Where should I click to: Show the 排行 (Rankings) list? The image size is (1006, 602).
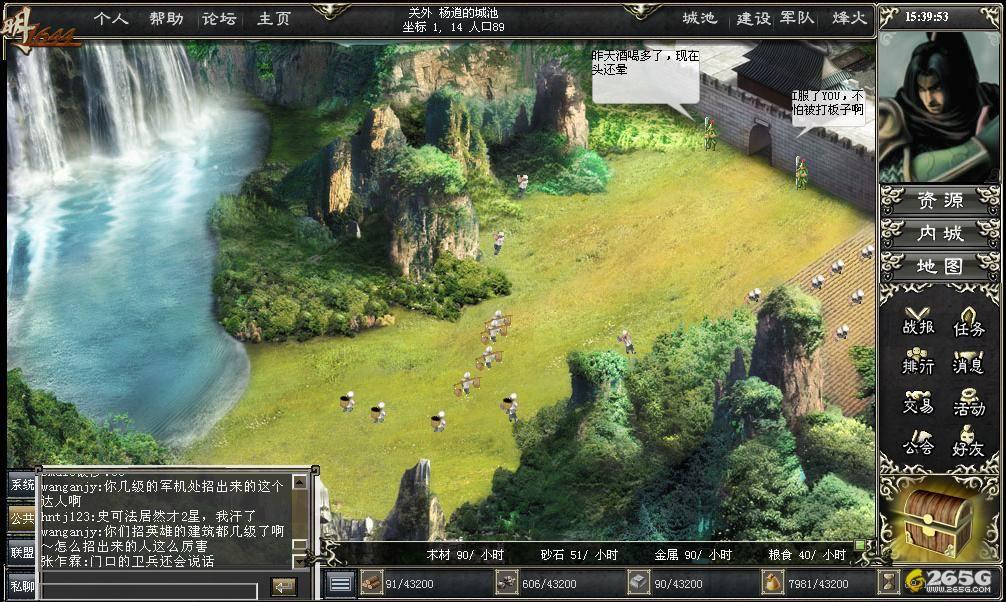[916, 362]
